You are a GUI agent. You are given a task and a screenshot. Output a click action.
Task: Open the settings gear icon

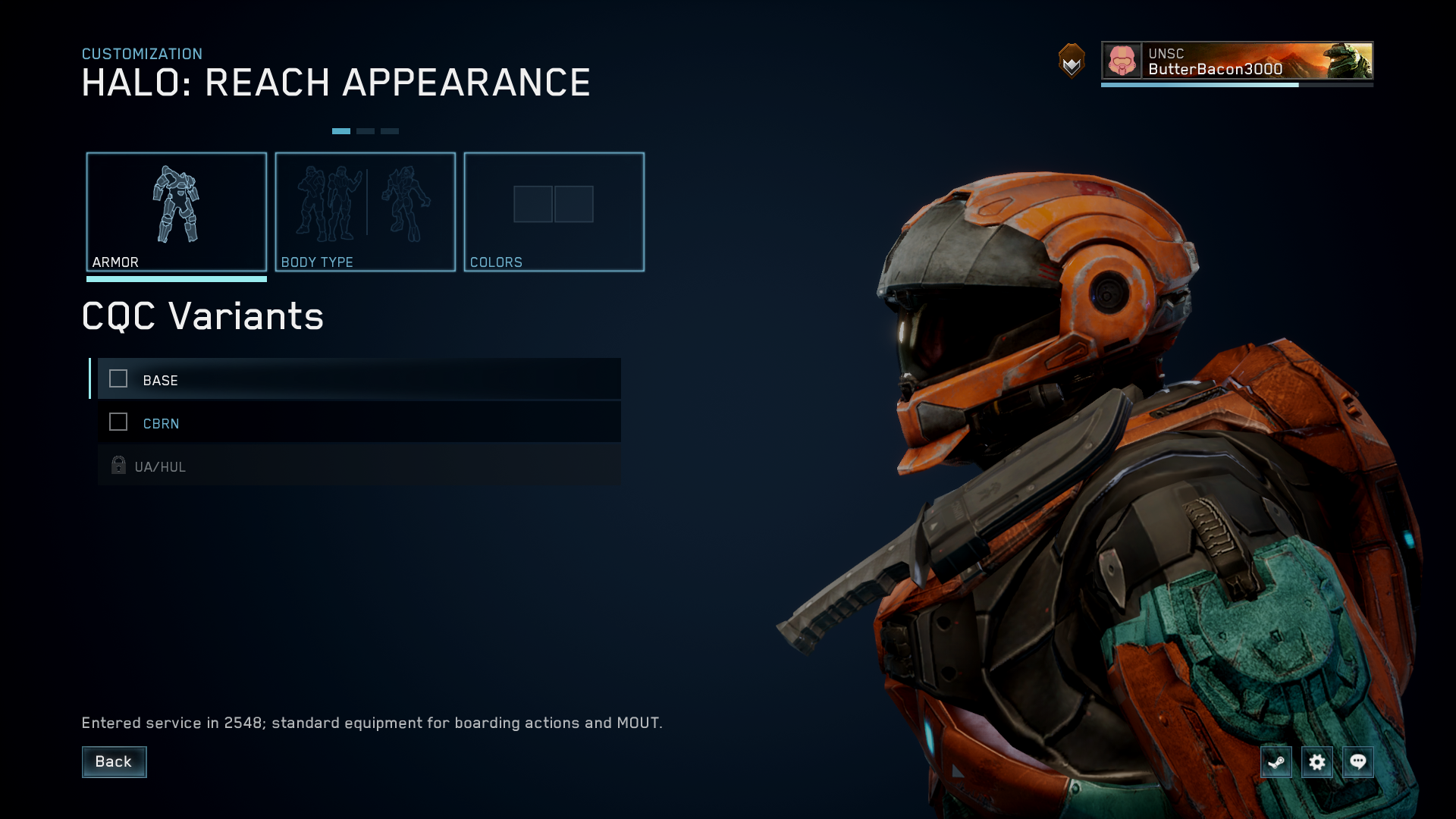click(x=1317, y=762)
